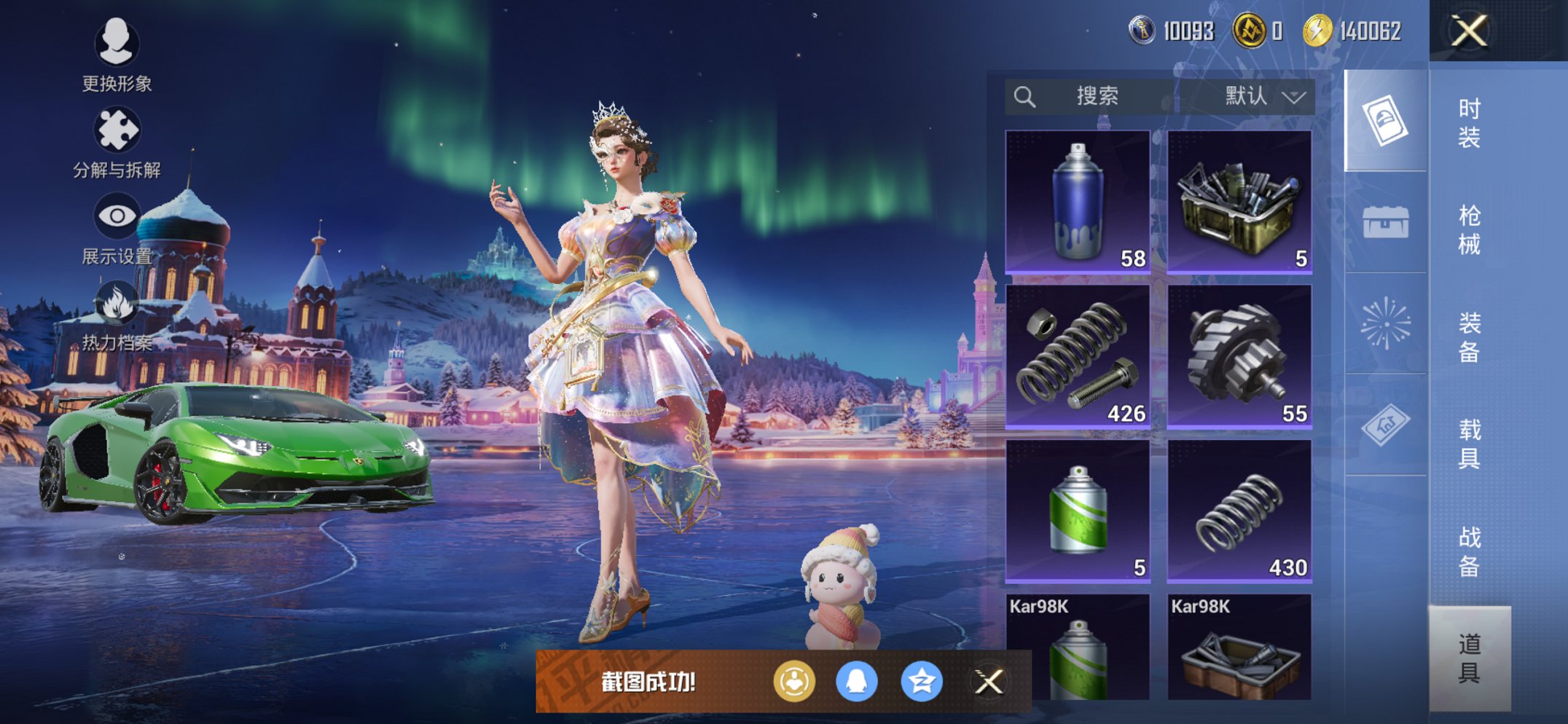Switch to 装备 equipment tab

point(1469,337)
